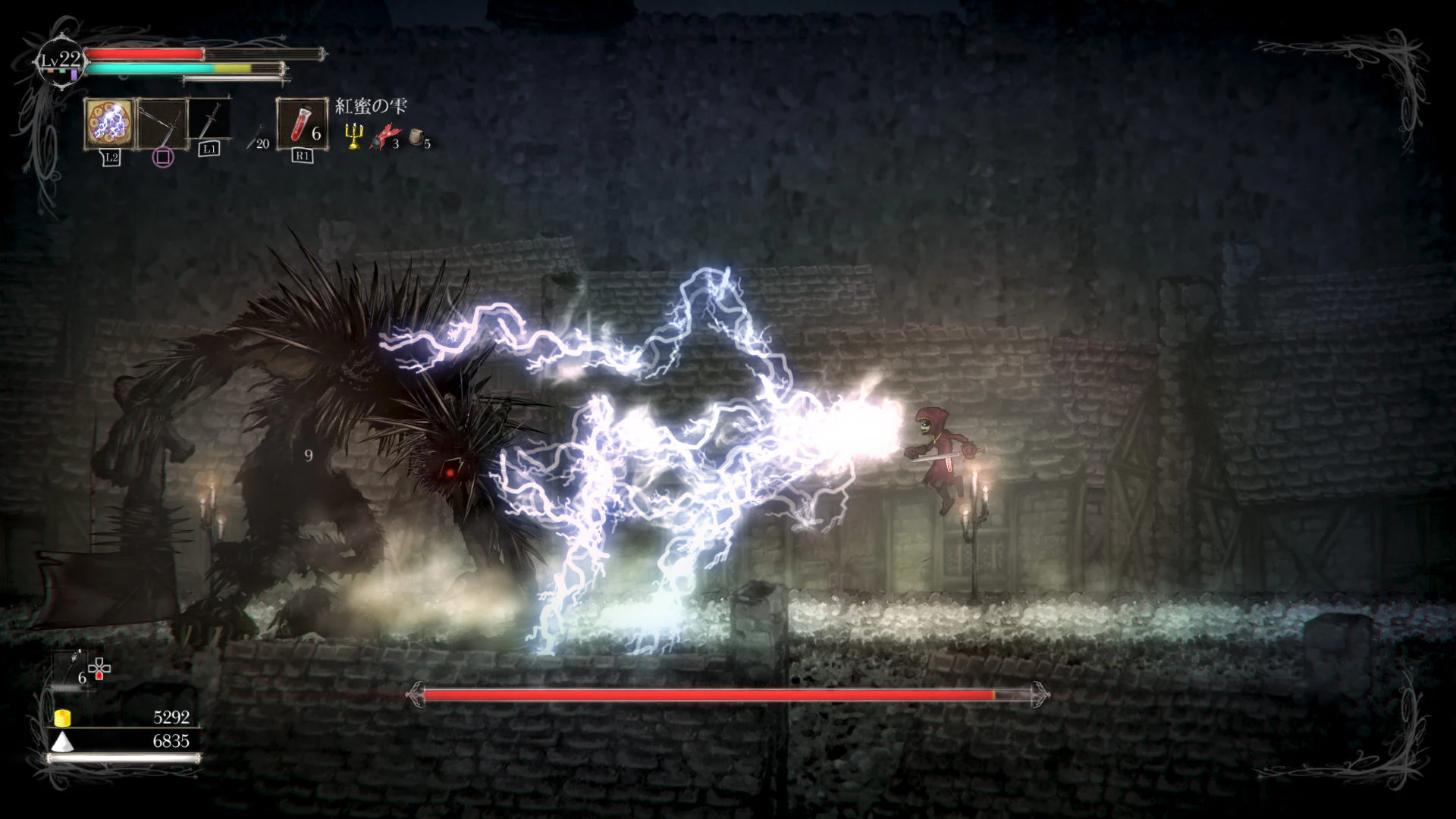Click the pouch item icon showing 5
Image resolution: width=1456 pixels, height=819 pixels.
416,137
